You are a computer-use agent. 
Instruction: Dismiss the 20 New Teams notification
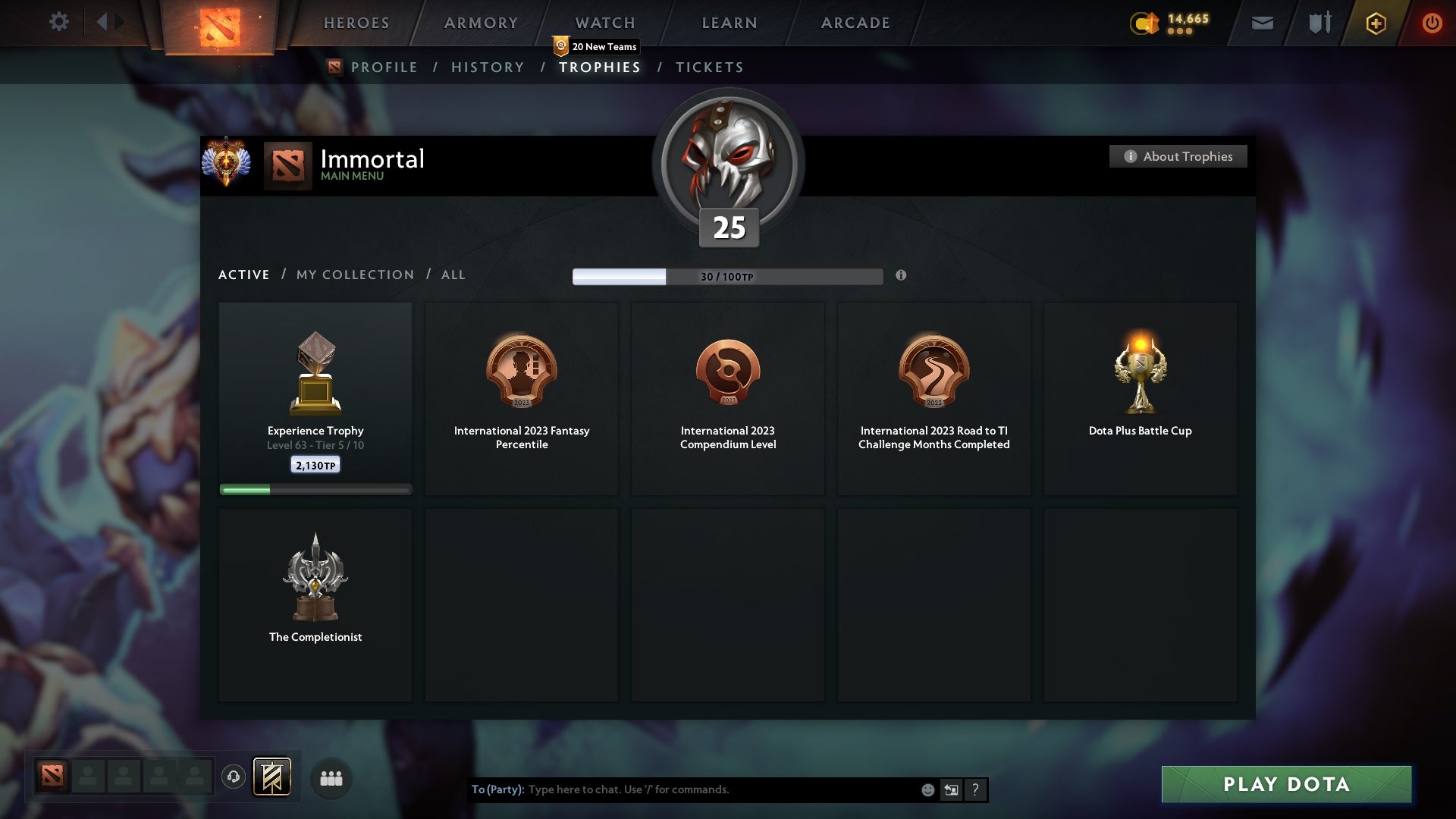[x=595, y=46]
